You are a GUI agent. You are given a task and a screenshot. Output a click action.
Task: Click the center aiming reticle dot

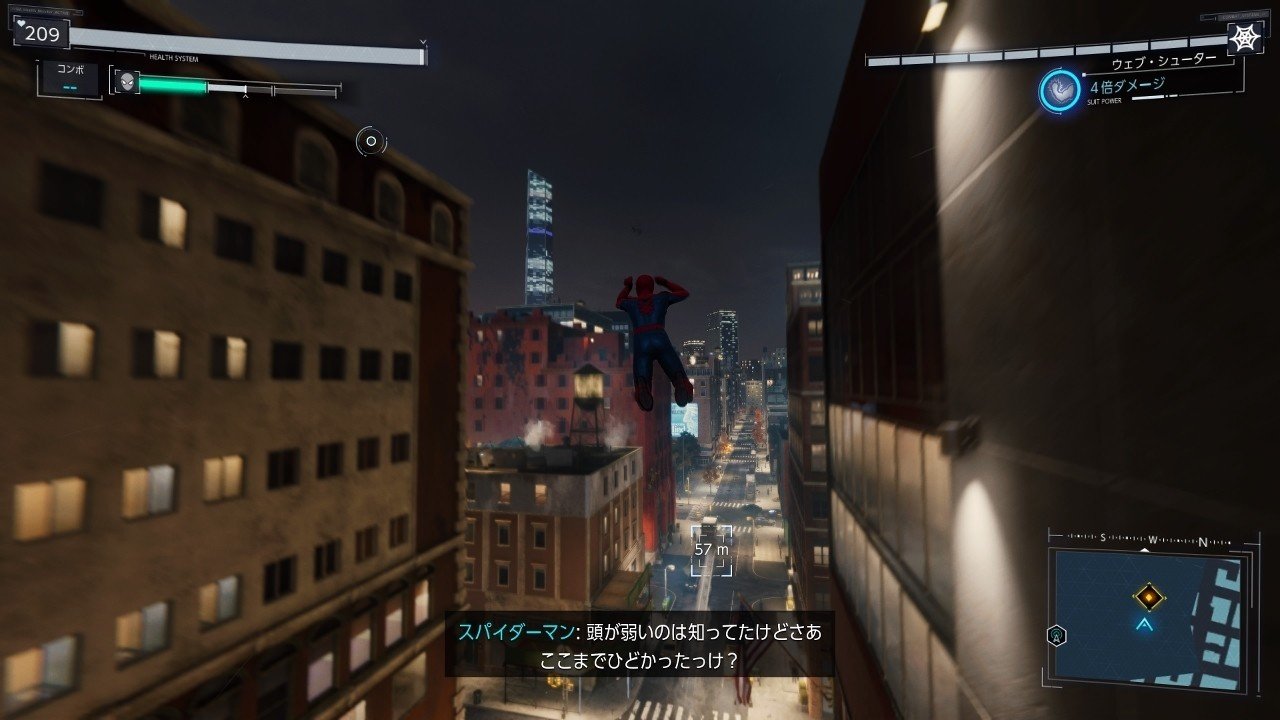pos(369,142)
